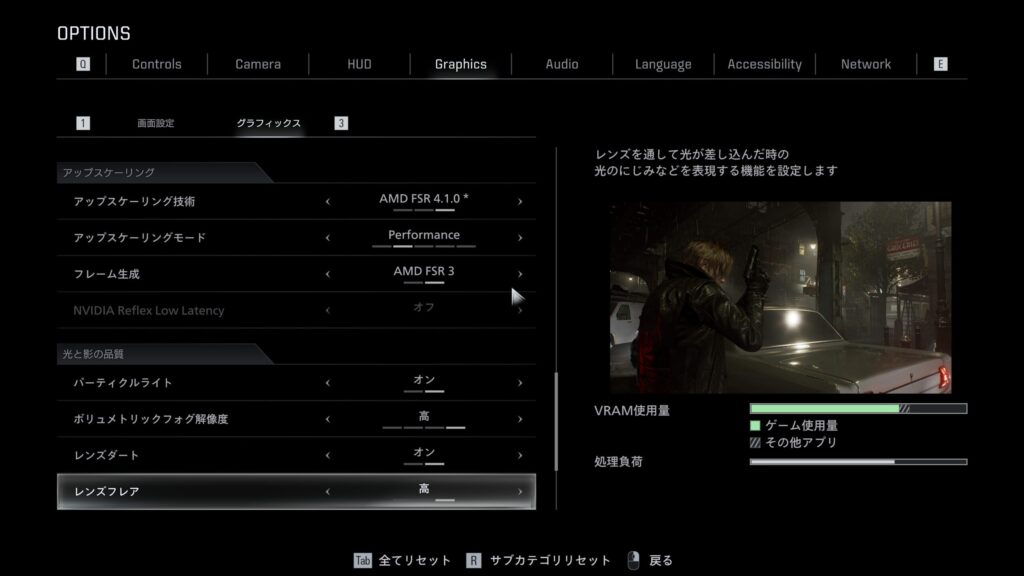Click right arrow on レンズフレア
The image size is (1024, 576).
[520, 492]
